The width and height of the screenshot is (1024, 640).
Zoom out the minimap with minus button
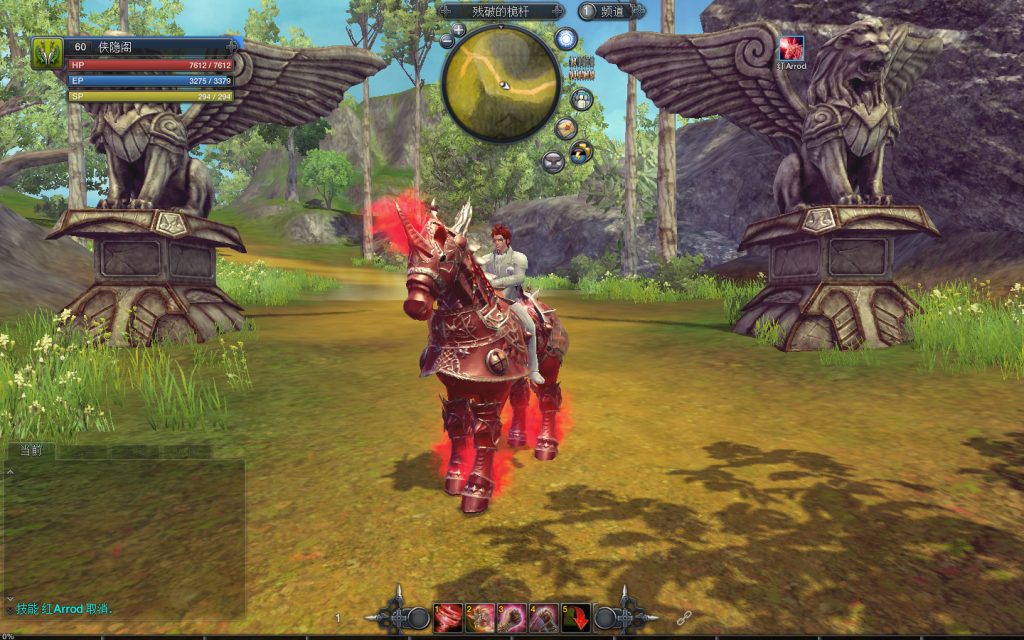coord(446,41)
